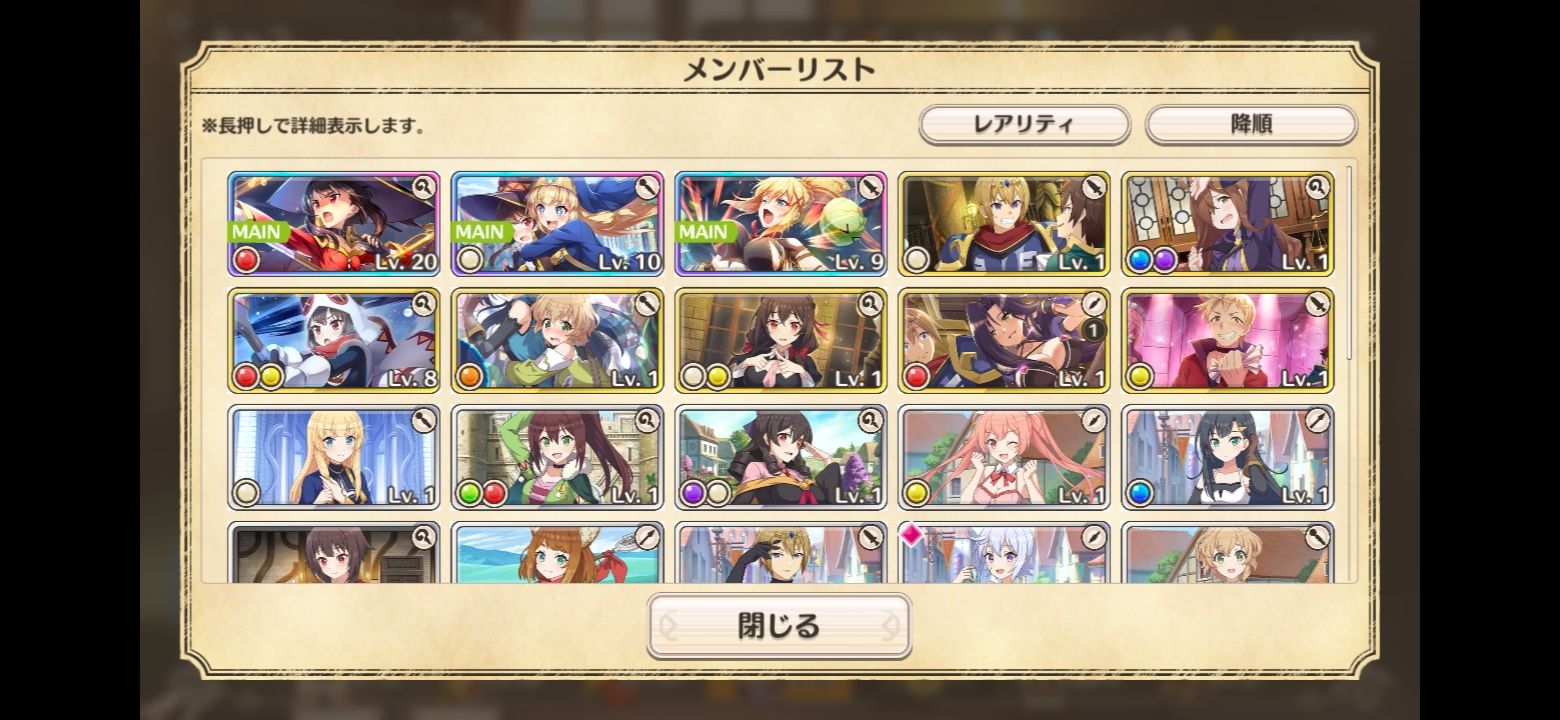
Task: Select the orange-orb green-dress girl card
Action: tap(558, 340)
